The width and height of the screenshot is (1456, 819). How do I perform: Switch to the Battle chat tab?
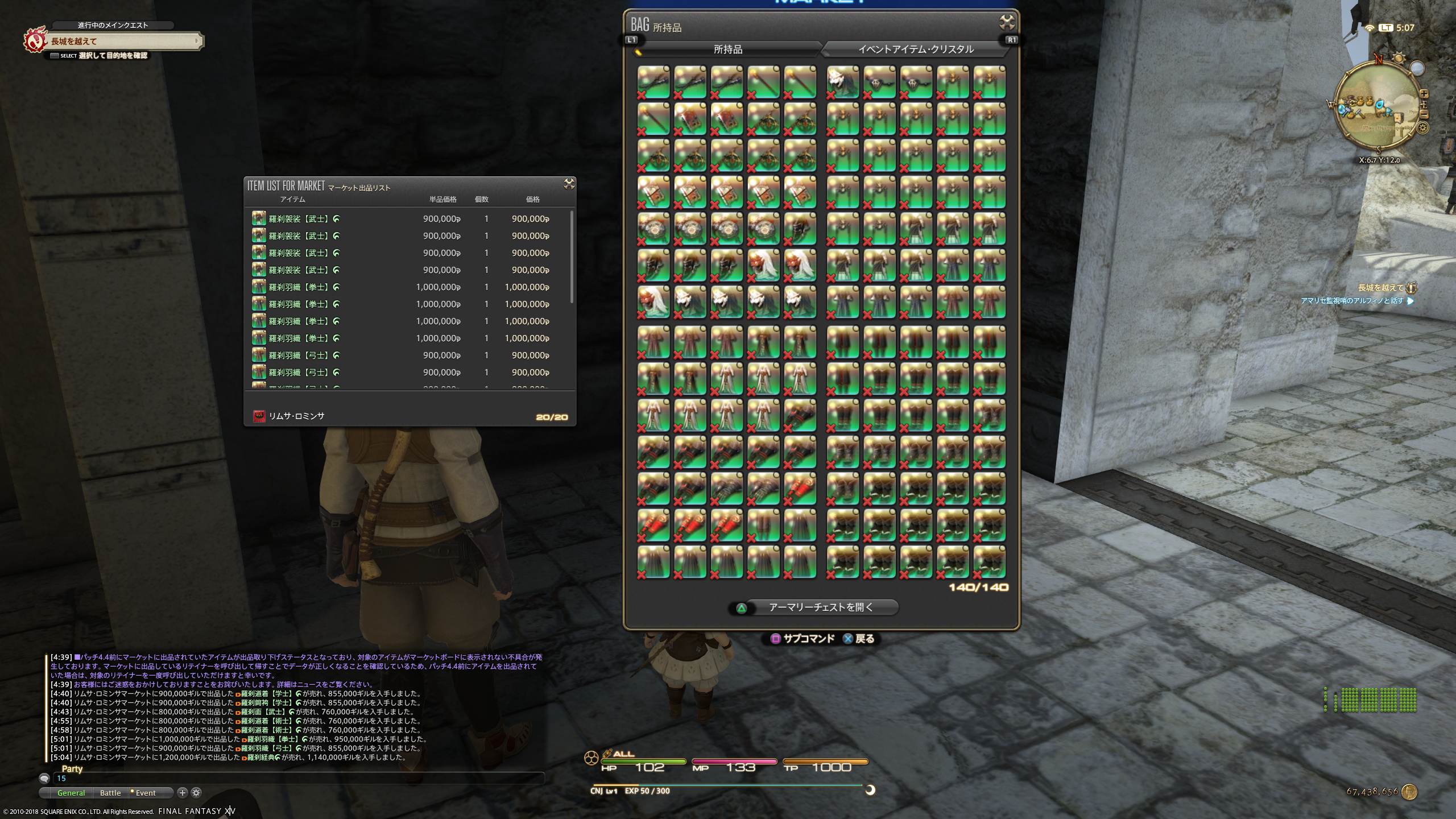point(110,793)
